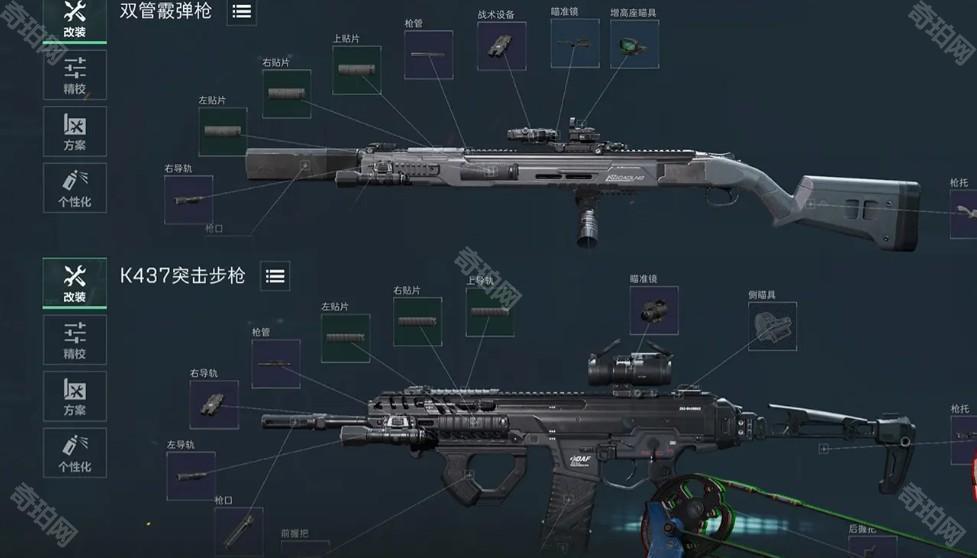Select the 战术设备 attachment slot
The width and height of the screenshot is (977, 558).
(x=501, y=46)
